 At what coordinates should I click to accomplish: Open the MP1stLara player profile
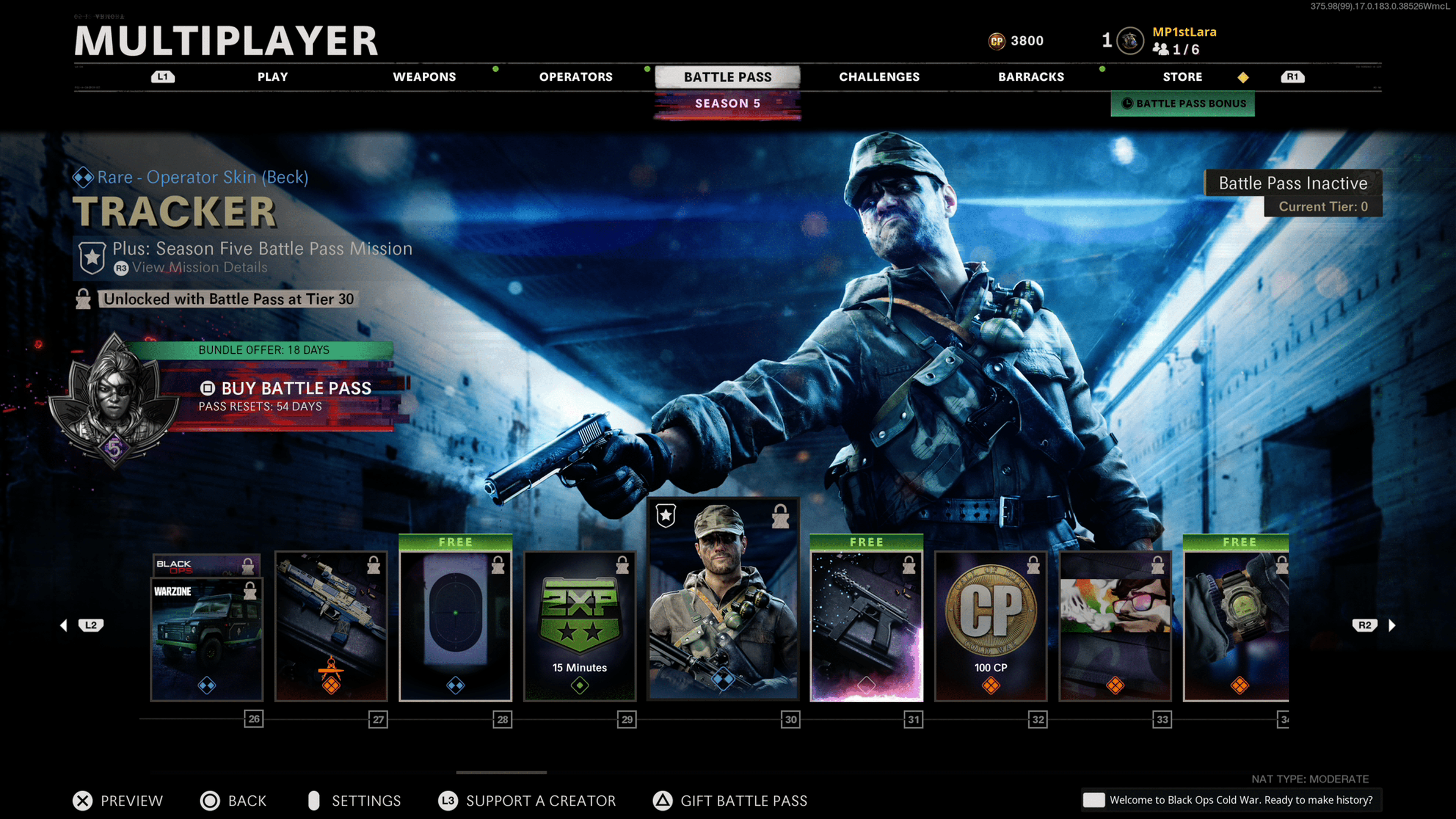click(1183, 33)
